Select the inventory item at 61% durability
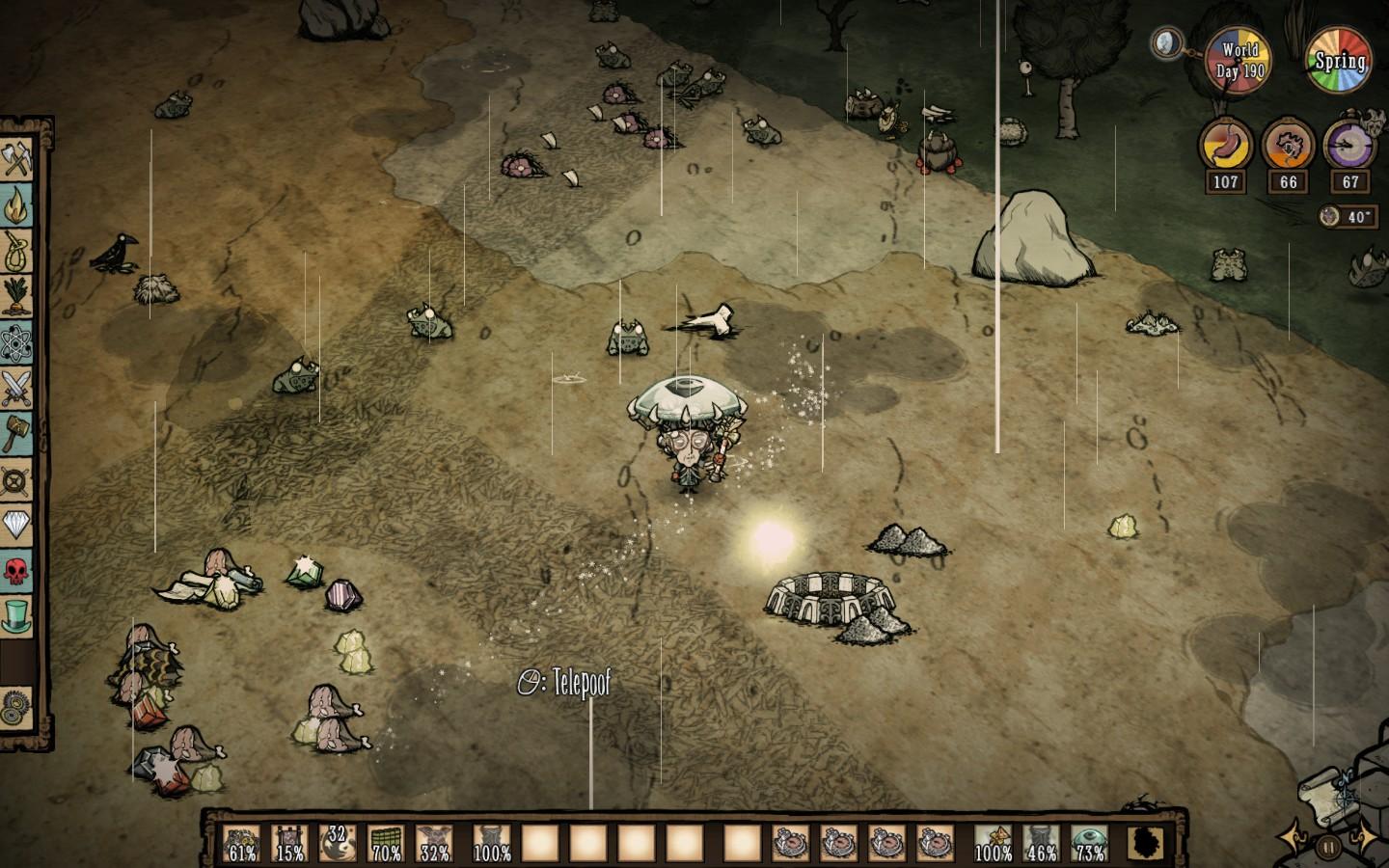 pos(242,842)
